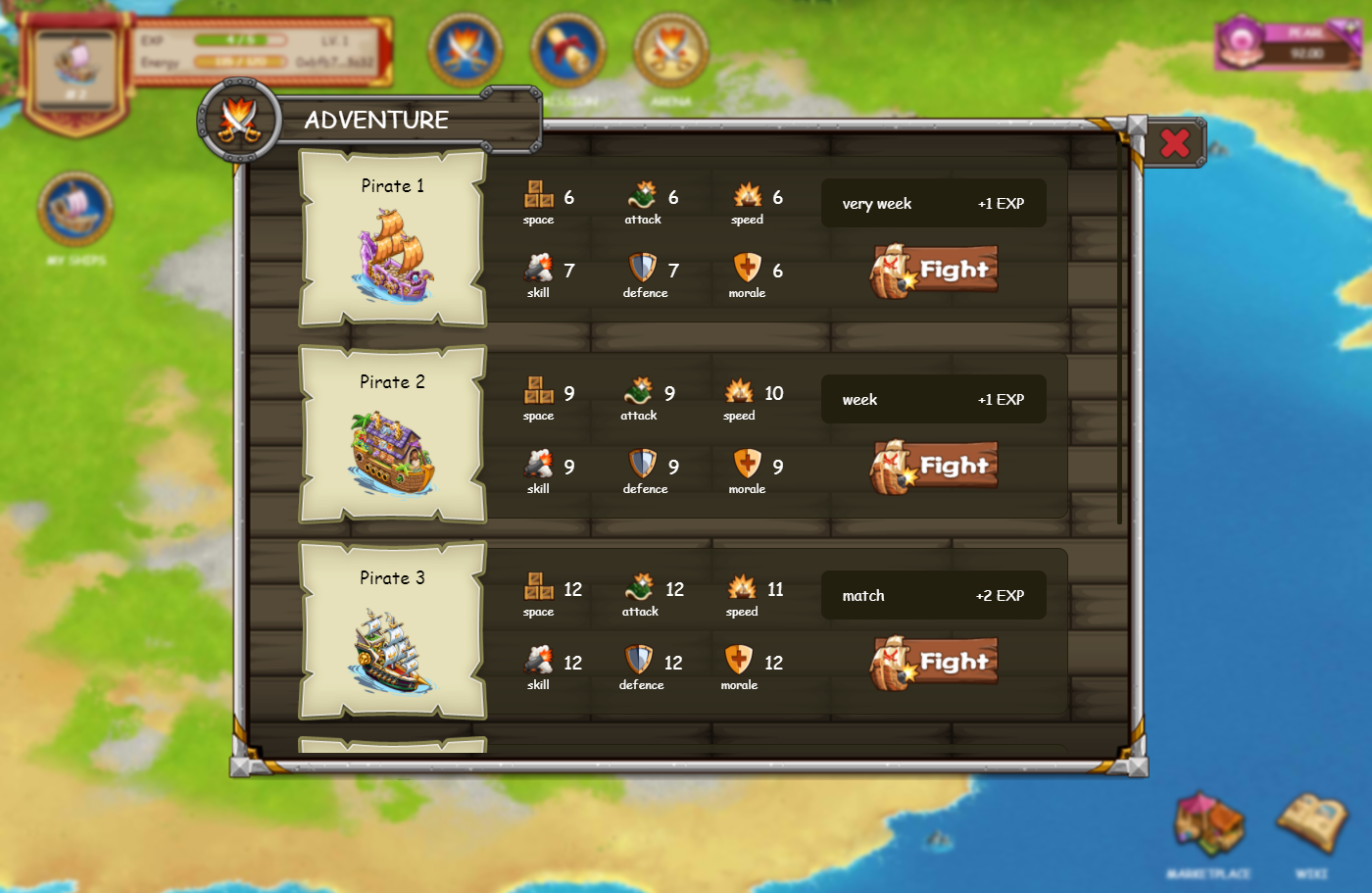Open the Arena crossed swords icon

[x=671, y=50]
